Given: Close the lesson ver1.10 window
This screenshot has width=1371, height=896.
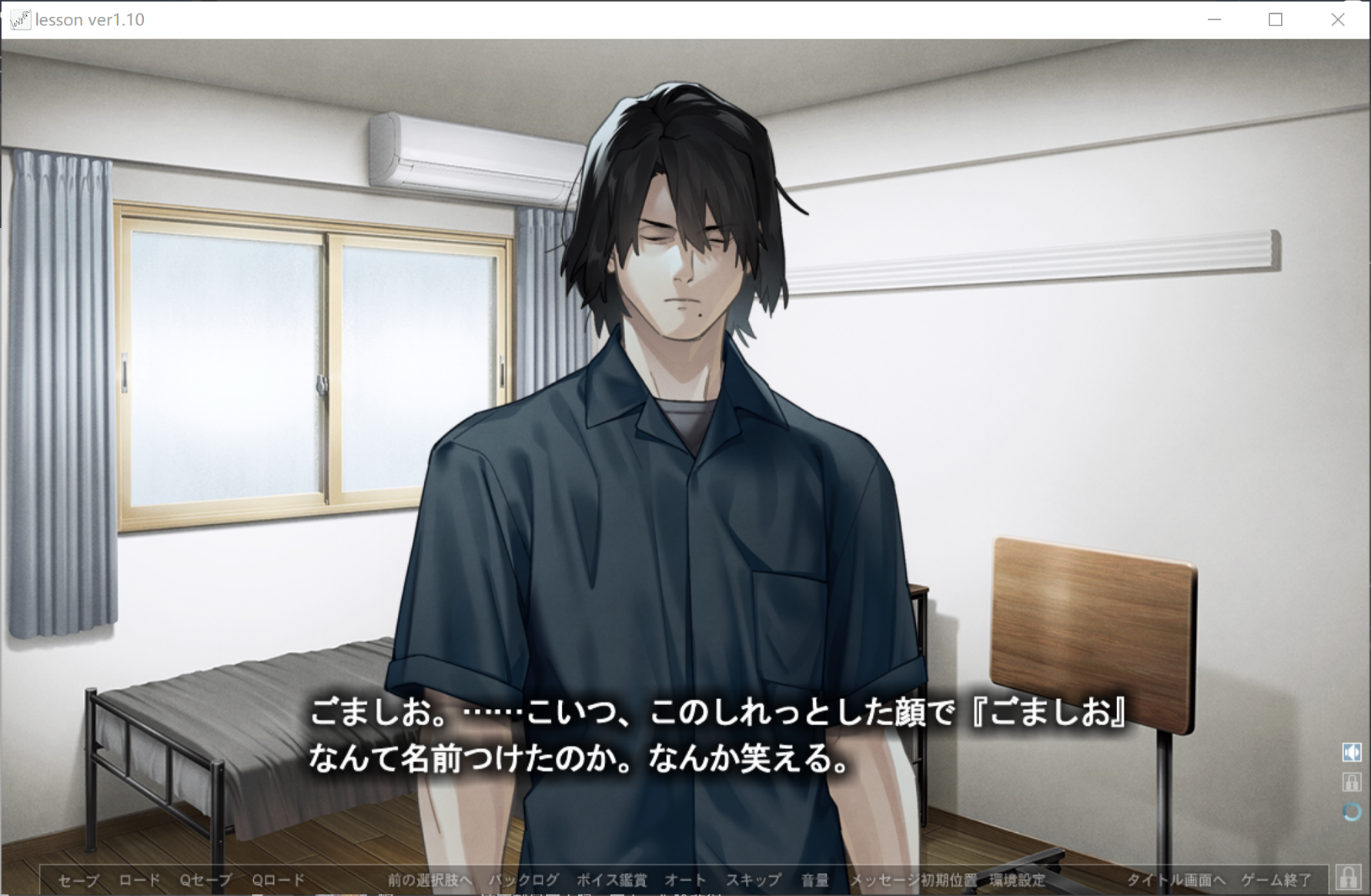Looking at the screenshot, I should tap(1338, 20).
